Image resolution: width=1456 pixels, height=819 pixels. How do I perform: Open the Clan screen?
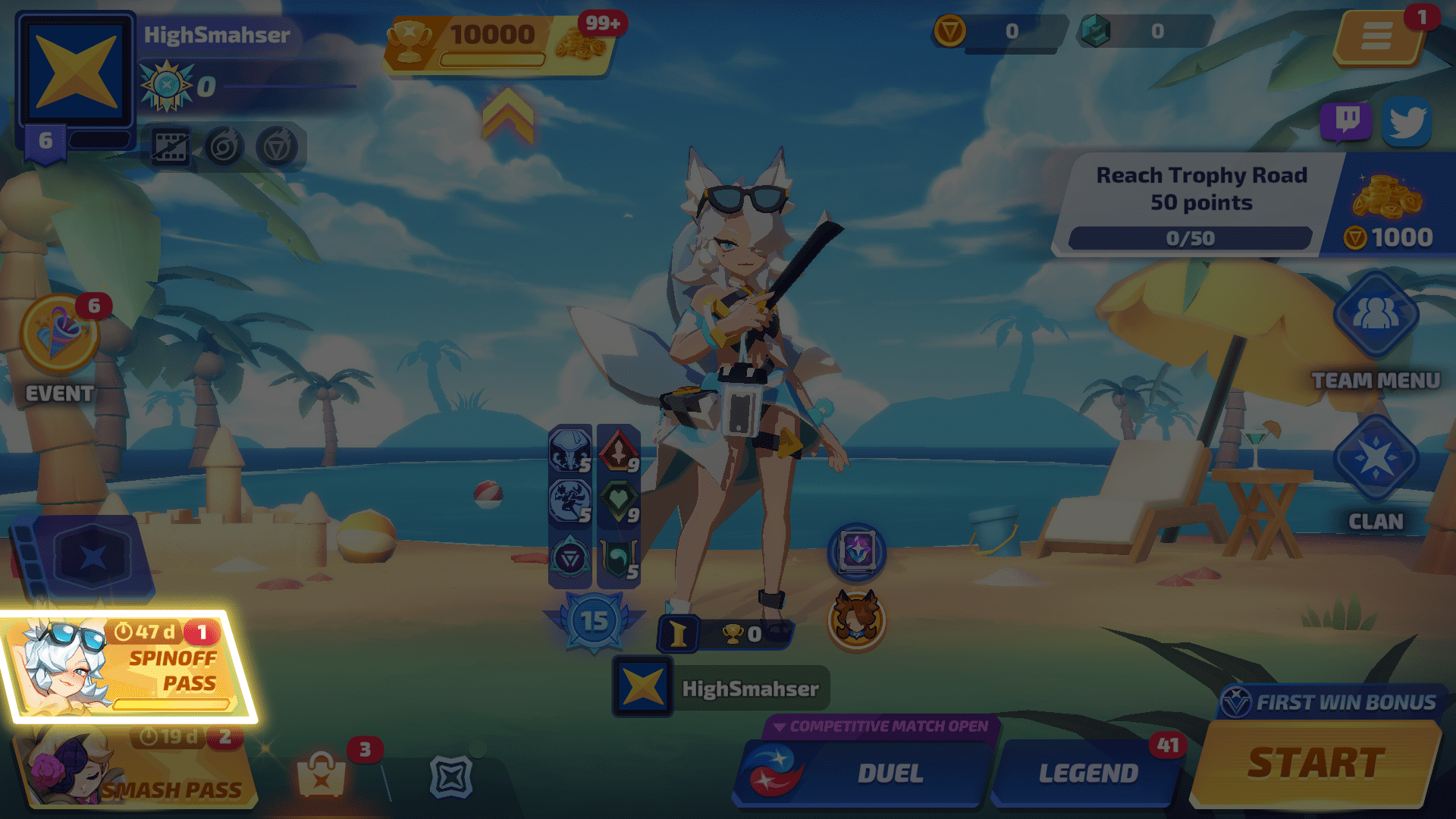(1376, 459)
